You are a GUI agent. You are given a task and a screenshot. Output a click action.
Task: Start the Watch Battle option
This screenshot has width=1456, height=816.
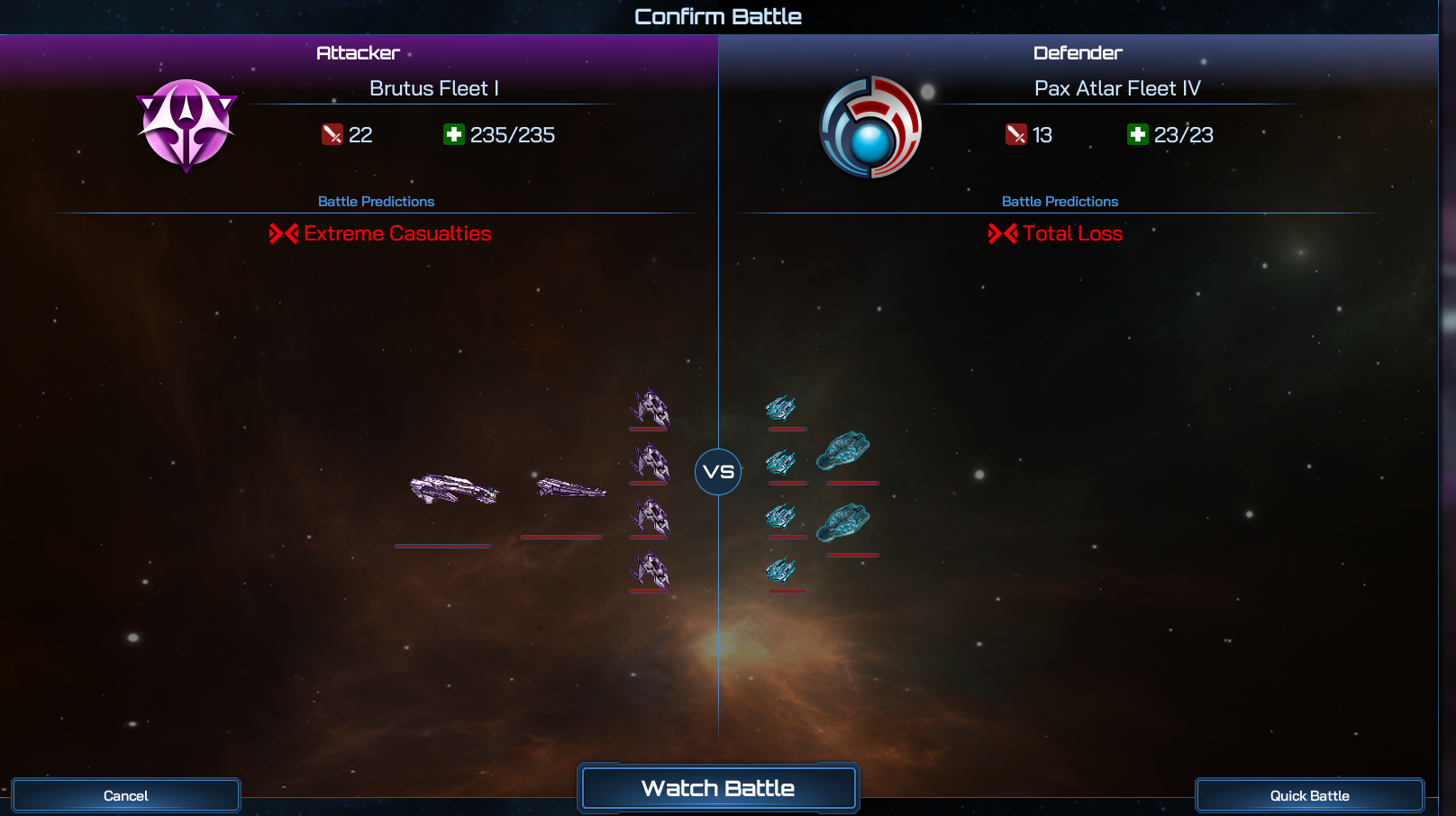pos(718,788)
